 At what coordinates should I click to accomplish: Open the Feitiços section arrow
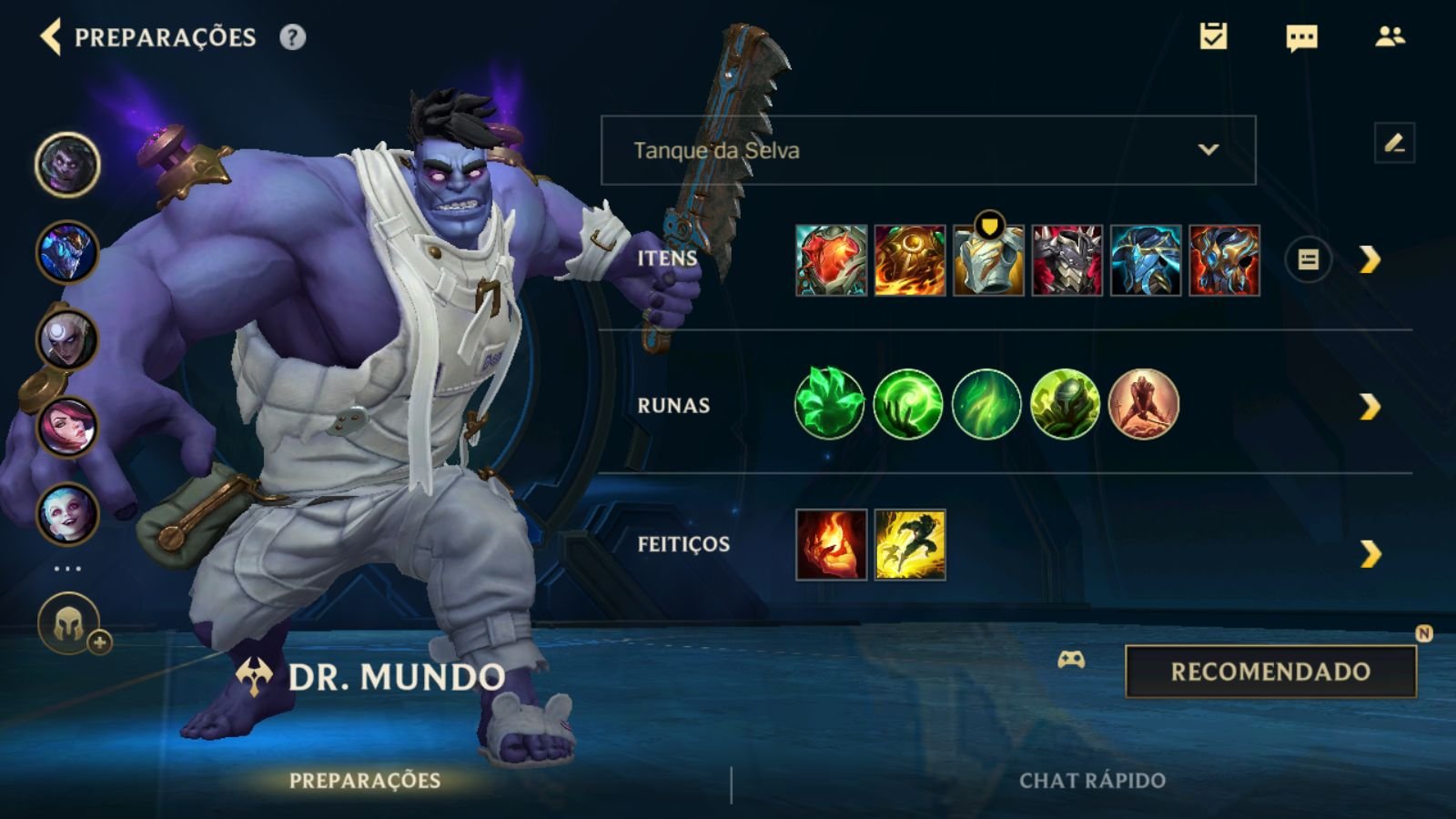click(1370, 553)
